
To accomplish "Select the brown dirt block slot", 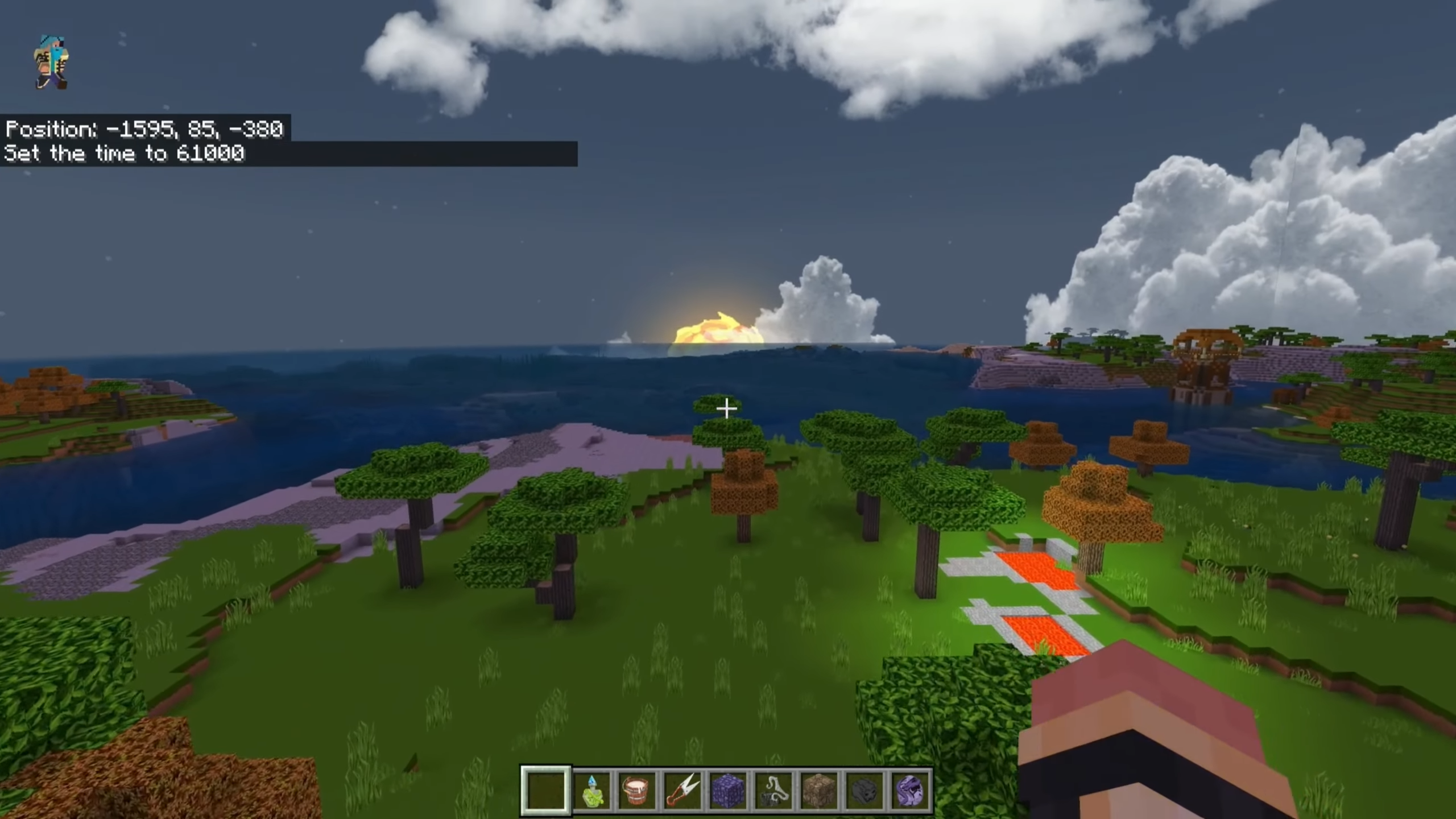I will 819,791.
